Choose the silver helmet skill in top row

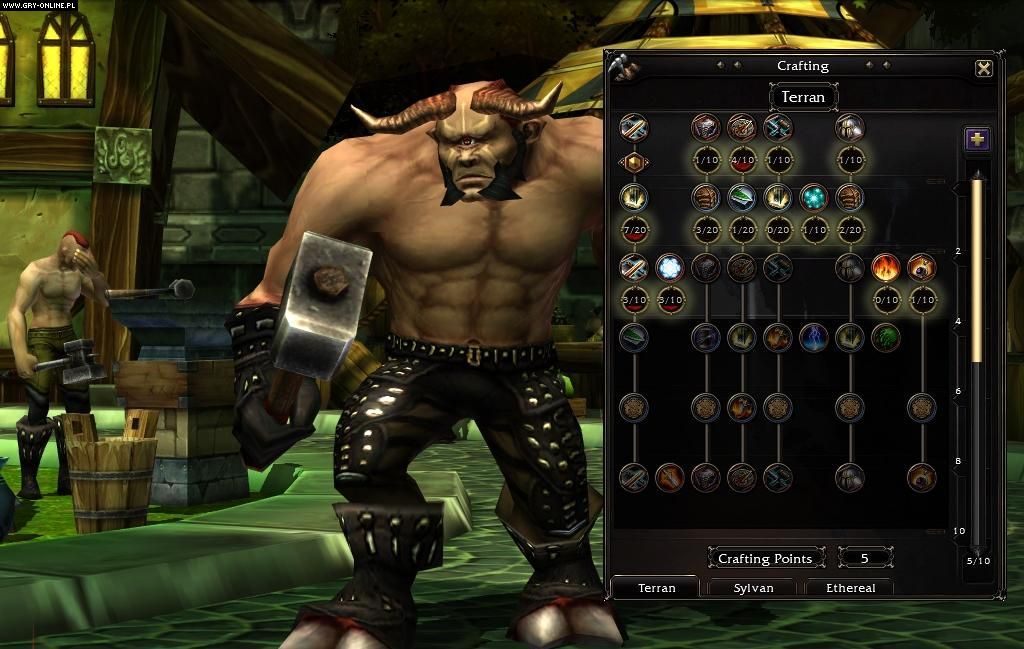pyautogui.click(x=850, y=127)
